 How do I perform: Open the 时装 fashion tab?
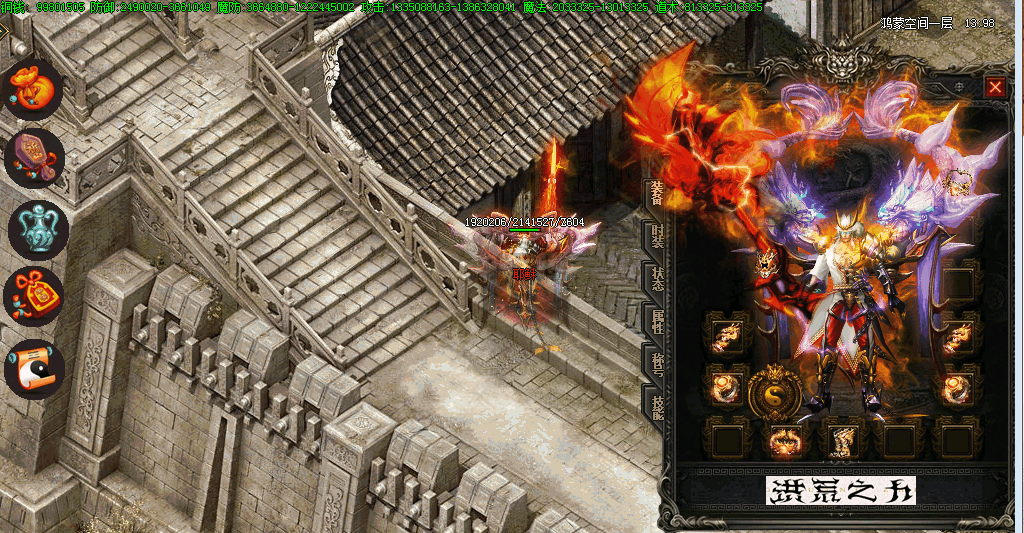coord(656,239)
